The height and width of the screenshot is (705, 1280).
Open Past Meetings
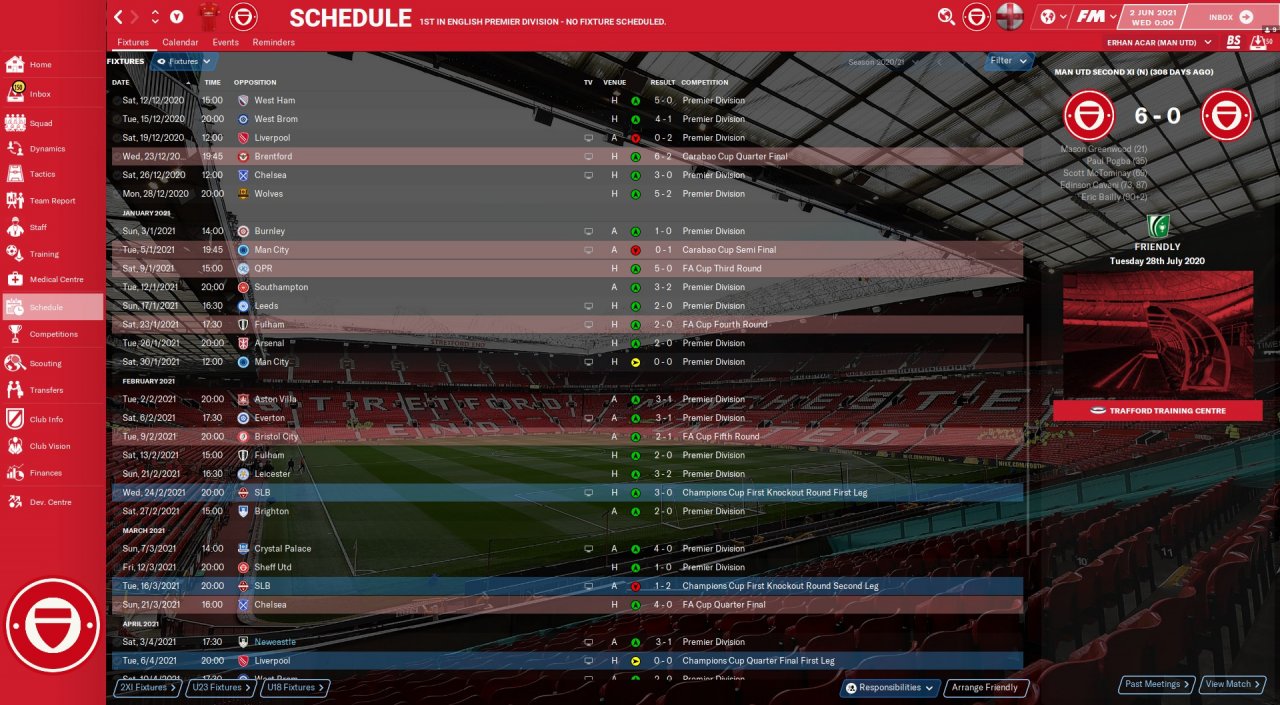(x=1156, y=685)
